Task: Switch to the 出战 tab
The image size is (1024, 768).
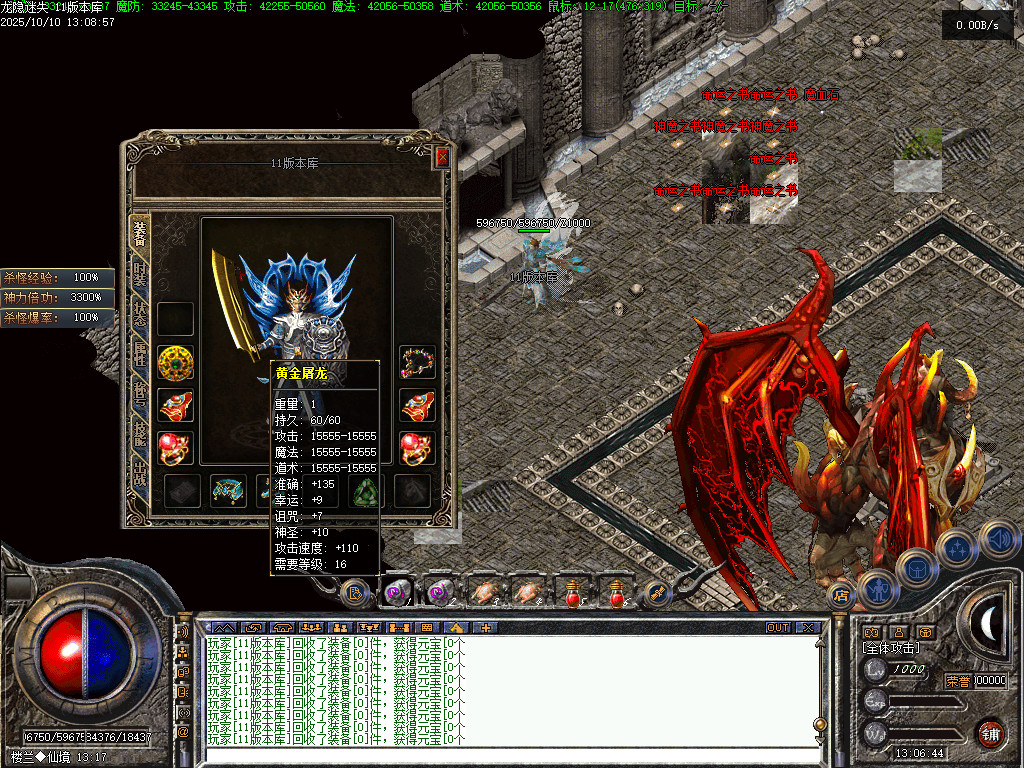Action: coord(140,474)
